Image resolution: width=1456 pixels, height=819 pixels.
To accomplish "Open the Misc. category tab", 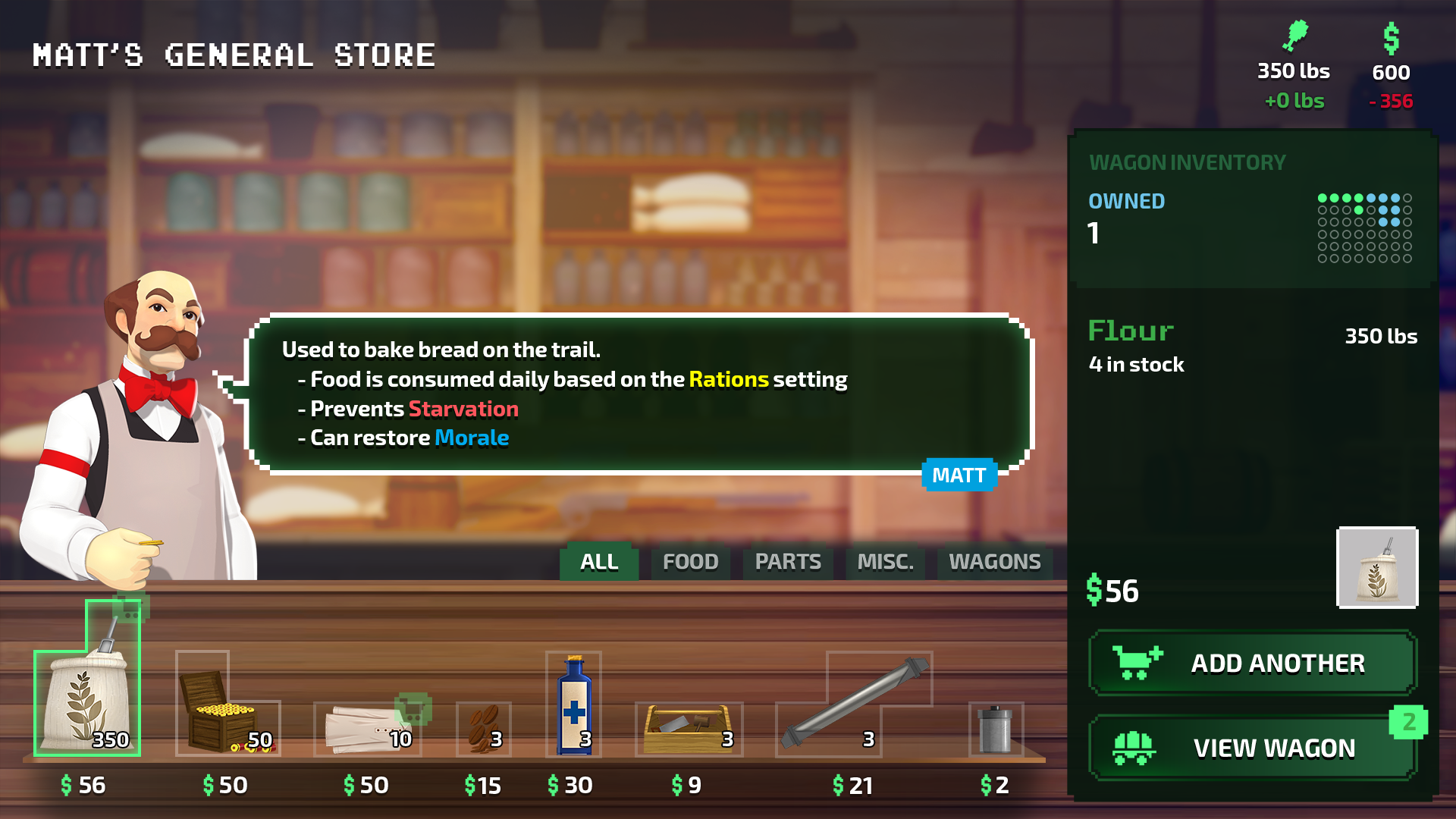I will click(x=885, y=562).
